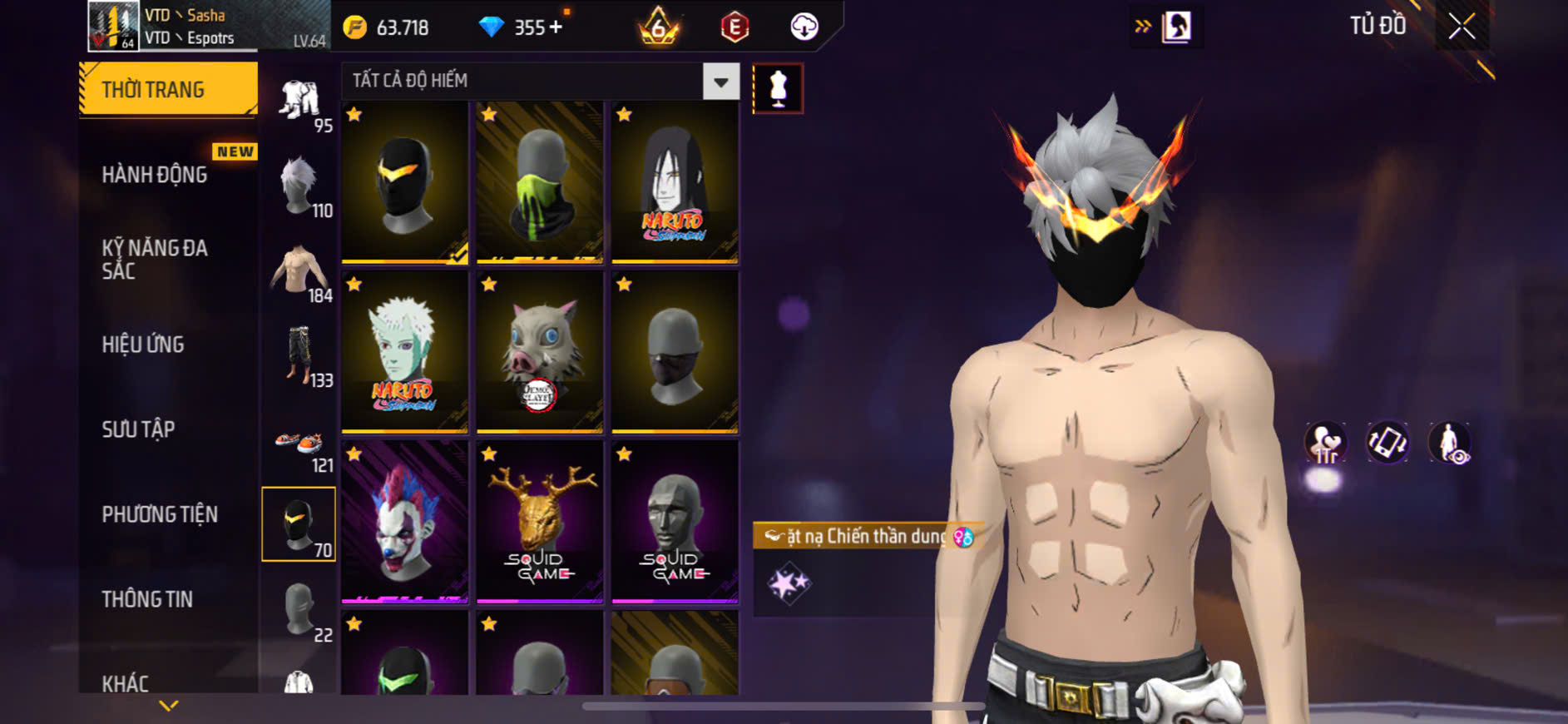Select the green slime bandana mask

point(539,183)
